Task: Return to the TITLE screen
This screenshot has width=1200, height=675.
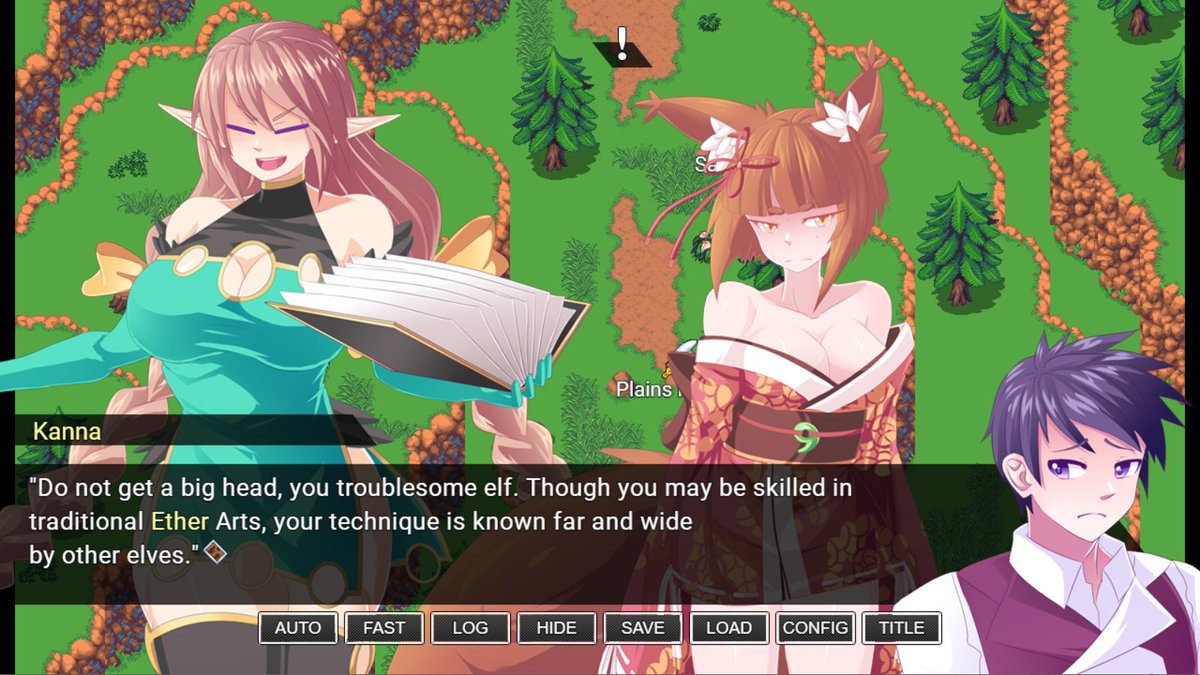Action: point(901,628)
